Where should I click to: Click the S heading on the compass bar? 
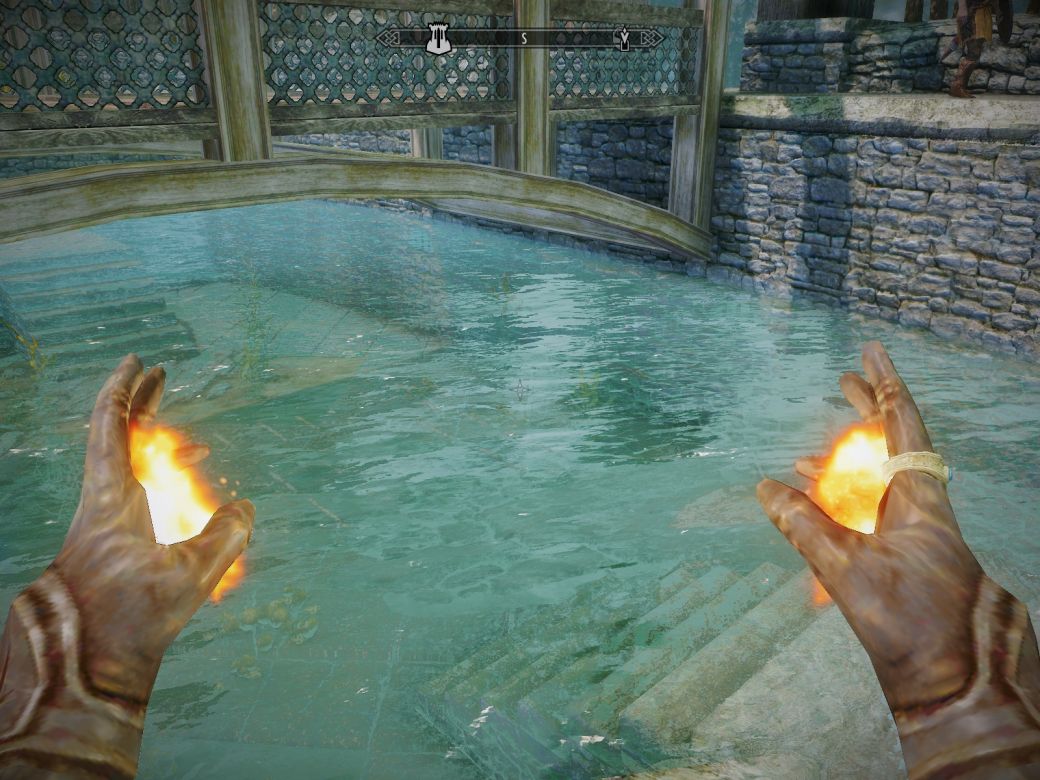(522, 38)
